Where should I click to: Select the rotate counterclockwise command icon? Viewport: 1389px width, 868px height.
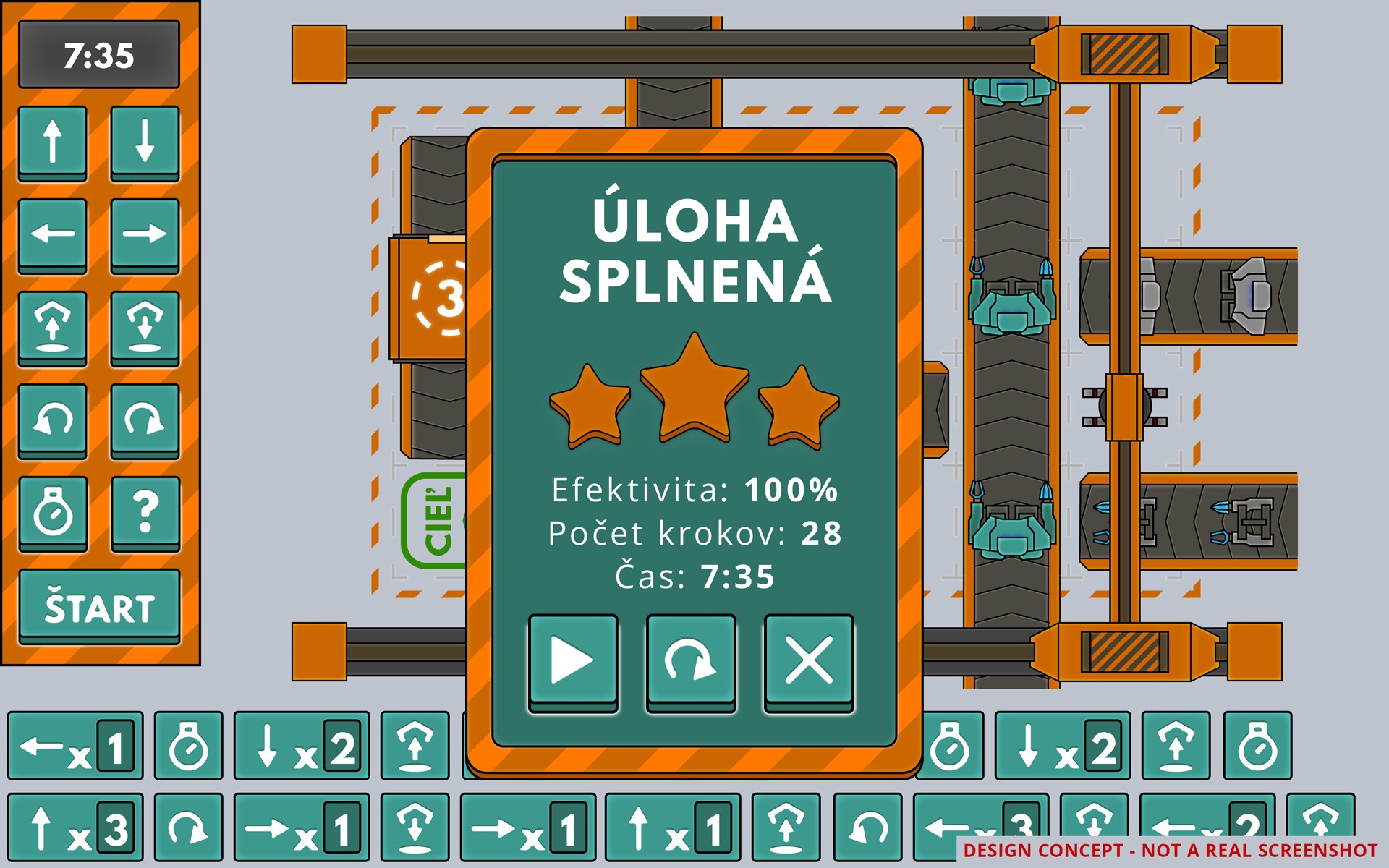(52, 420)
